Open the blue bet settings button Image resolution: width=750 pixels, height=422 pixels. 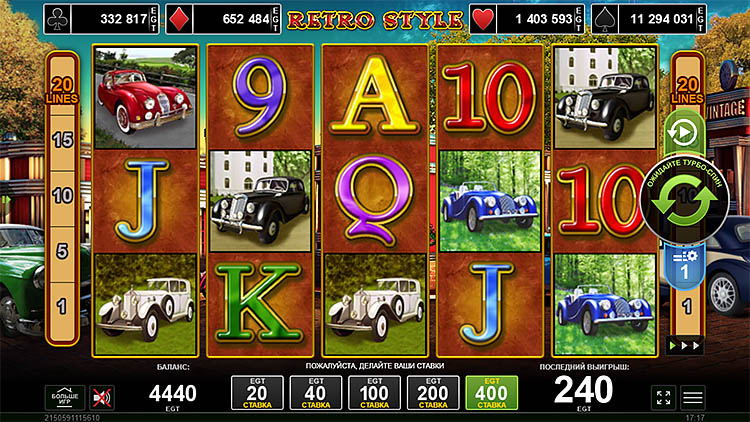686,265
